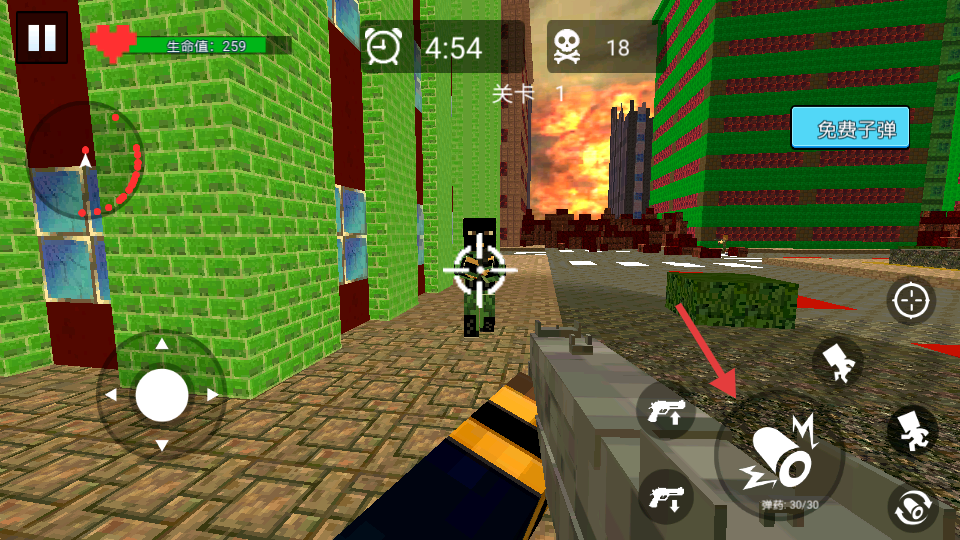Tap the running figure button
The width and height of the screenshot is (960, 540).
pyautogui.click(x=912, y=430)
